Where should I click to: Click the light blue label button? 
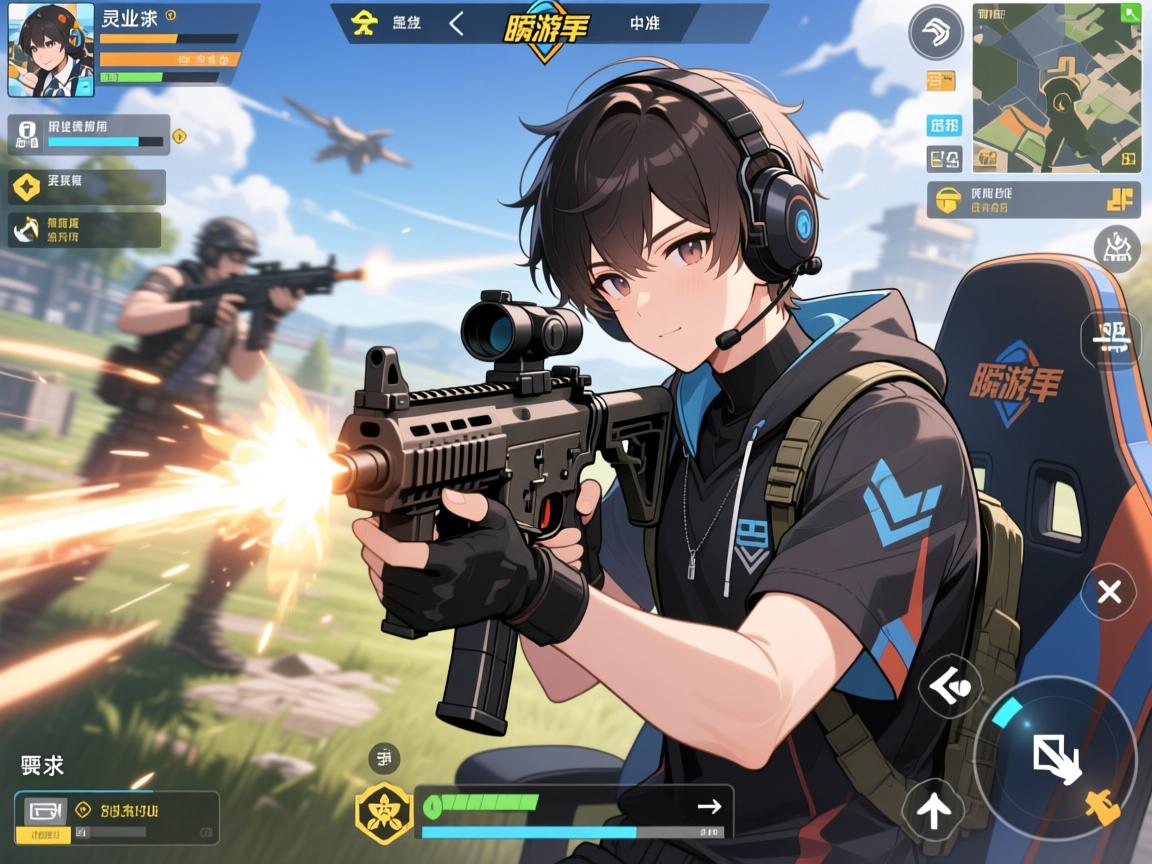(x=944, y=125)
